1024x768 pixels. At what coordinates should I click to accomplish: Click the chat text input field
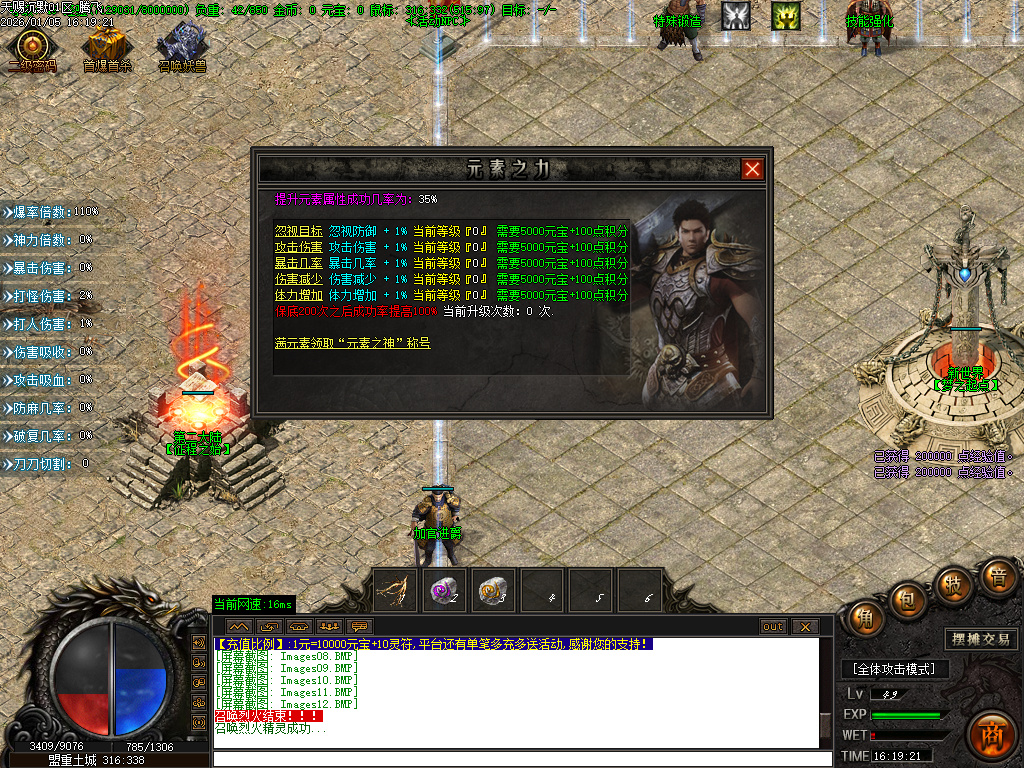point(520,759)
